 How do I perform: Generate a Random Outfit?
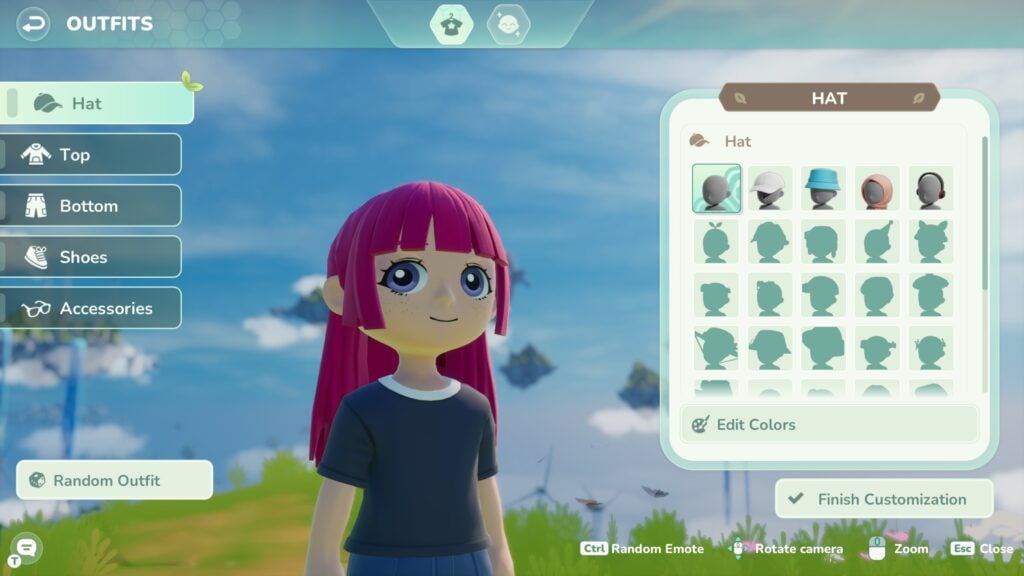(115, 480)
